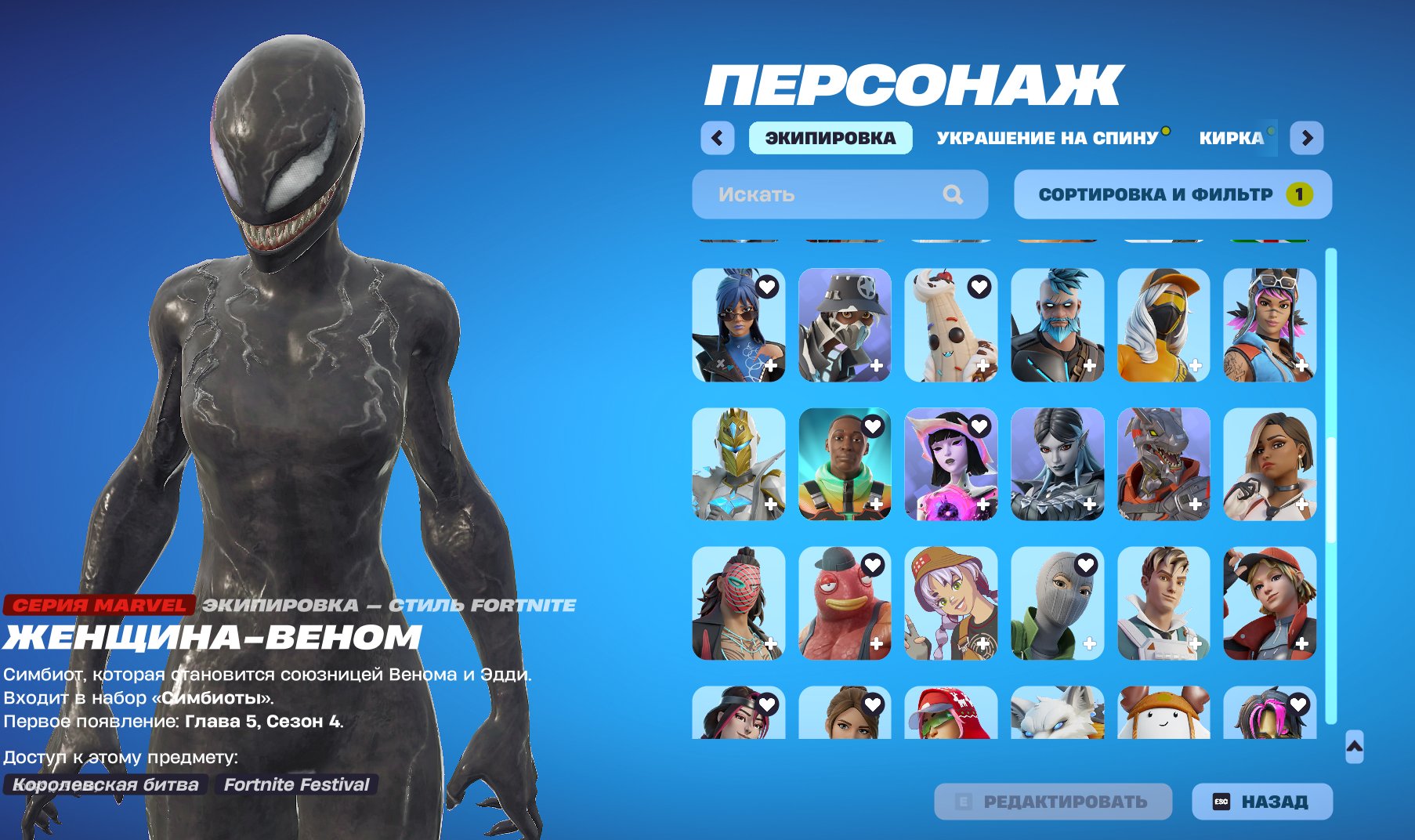Click inside the Искать search field
This screenshot has height=840, width=1415.
pos(831,194)
